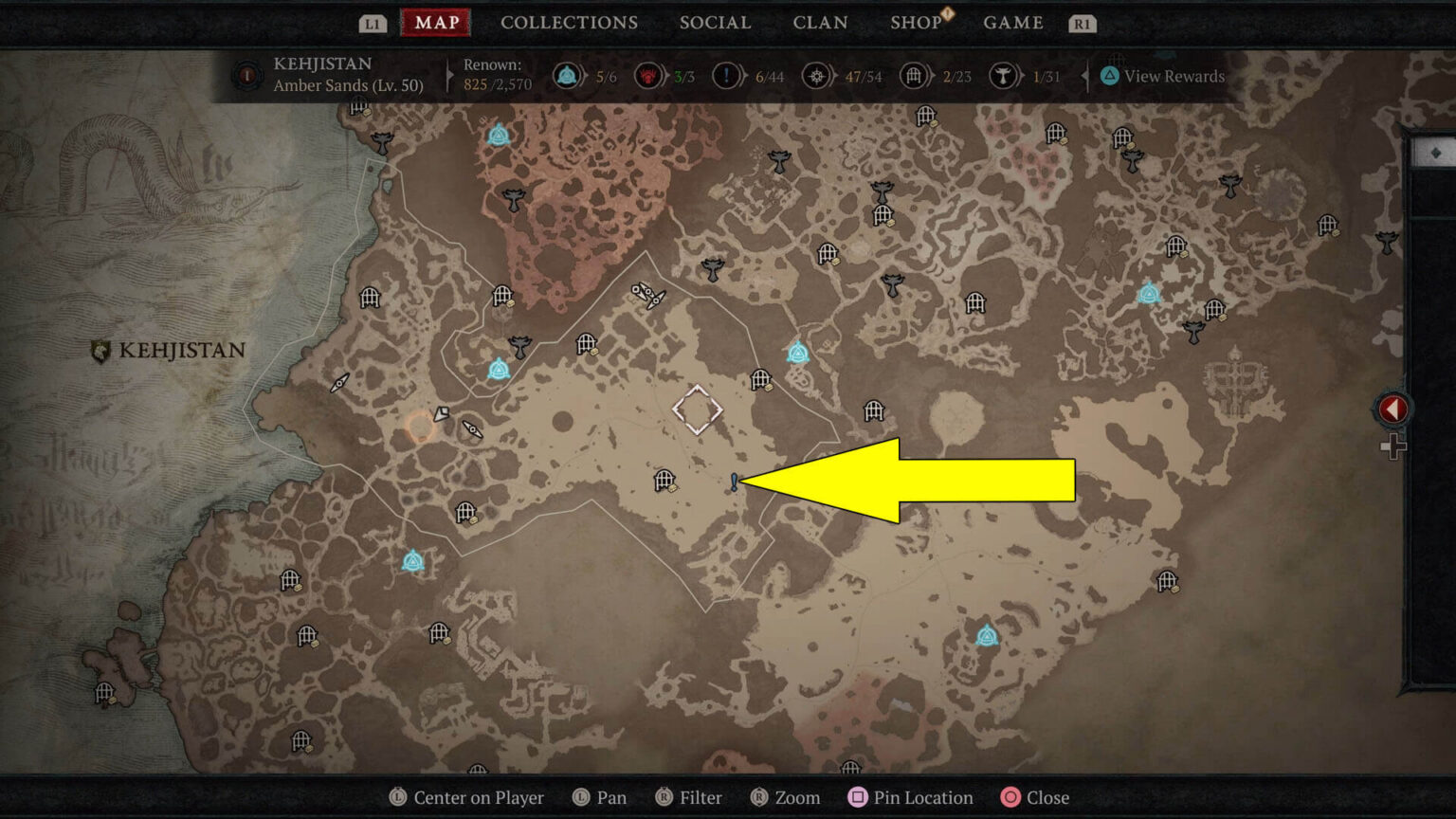Viewport: 1456px width, 819px height.
Task: Click the side quests exclamation mark icon
Action: pyautogui.click(x=726, y=76)
